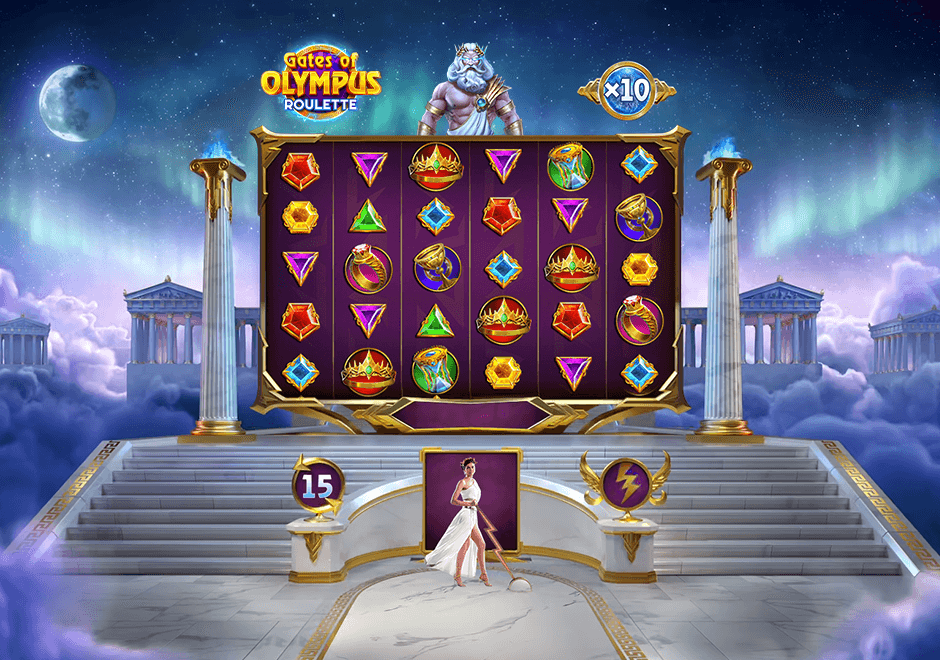This screenshot has width=940, height=660.
Task: Select the golden orb showing 15
Action: [317, 486]
